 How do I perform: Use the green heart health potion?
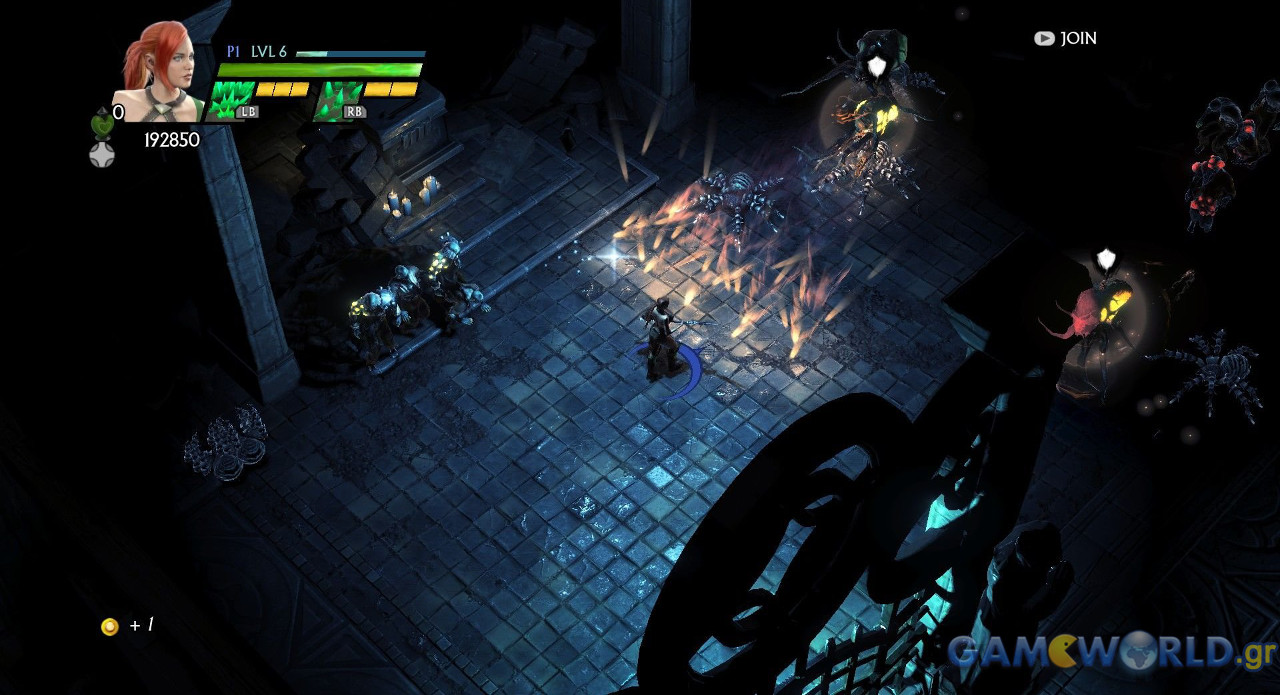coord(102,125)
